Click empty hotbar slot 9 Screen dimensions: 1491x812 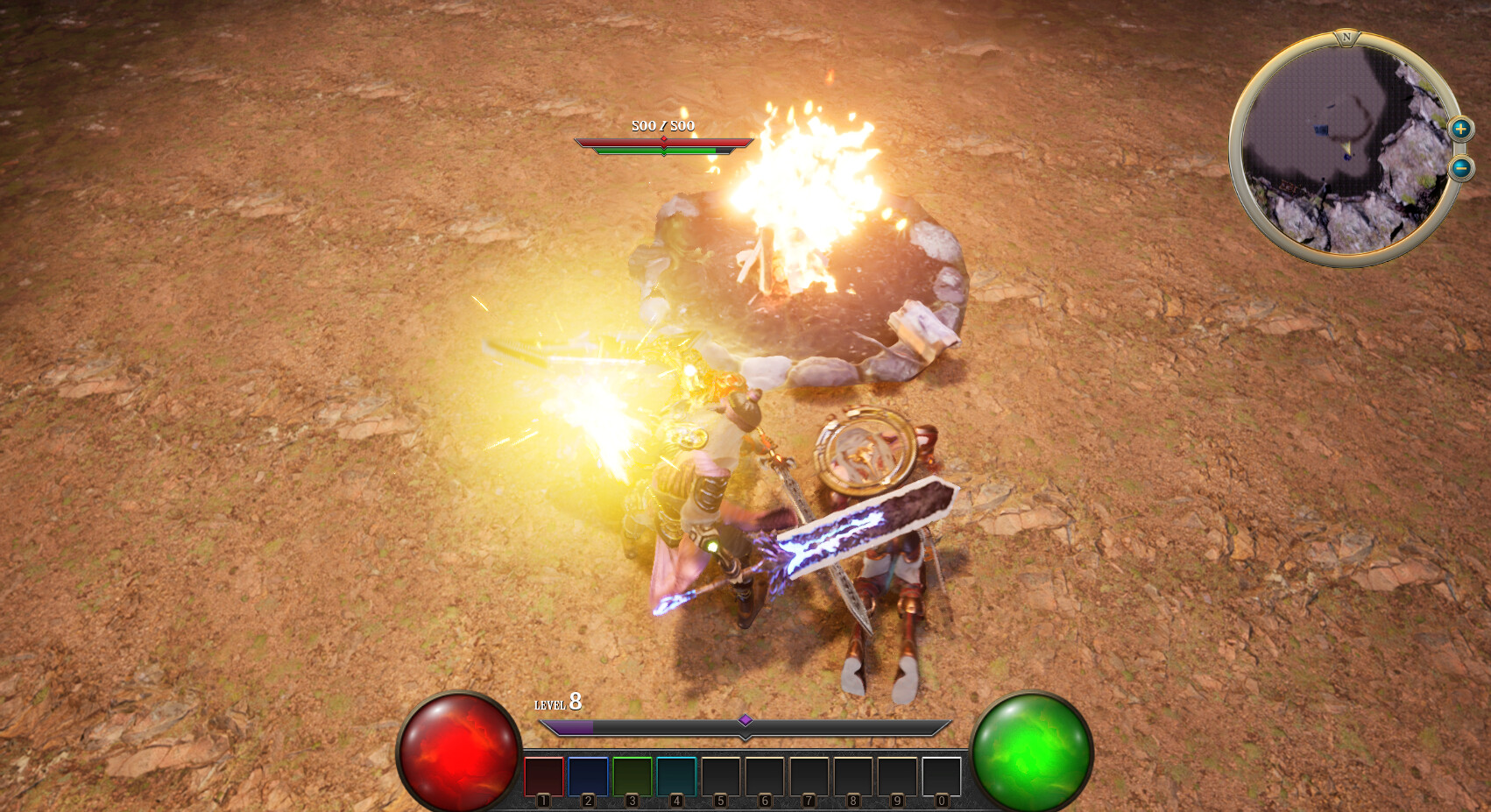(x=897, y=777)
